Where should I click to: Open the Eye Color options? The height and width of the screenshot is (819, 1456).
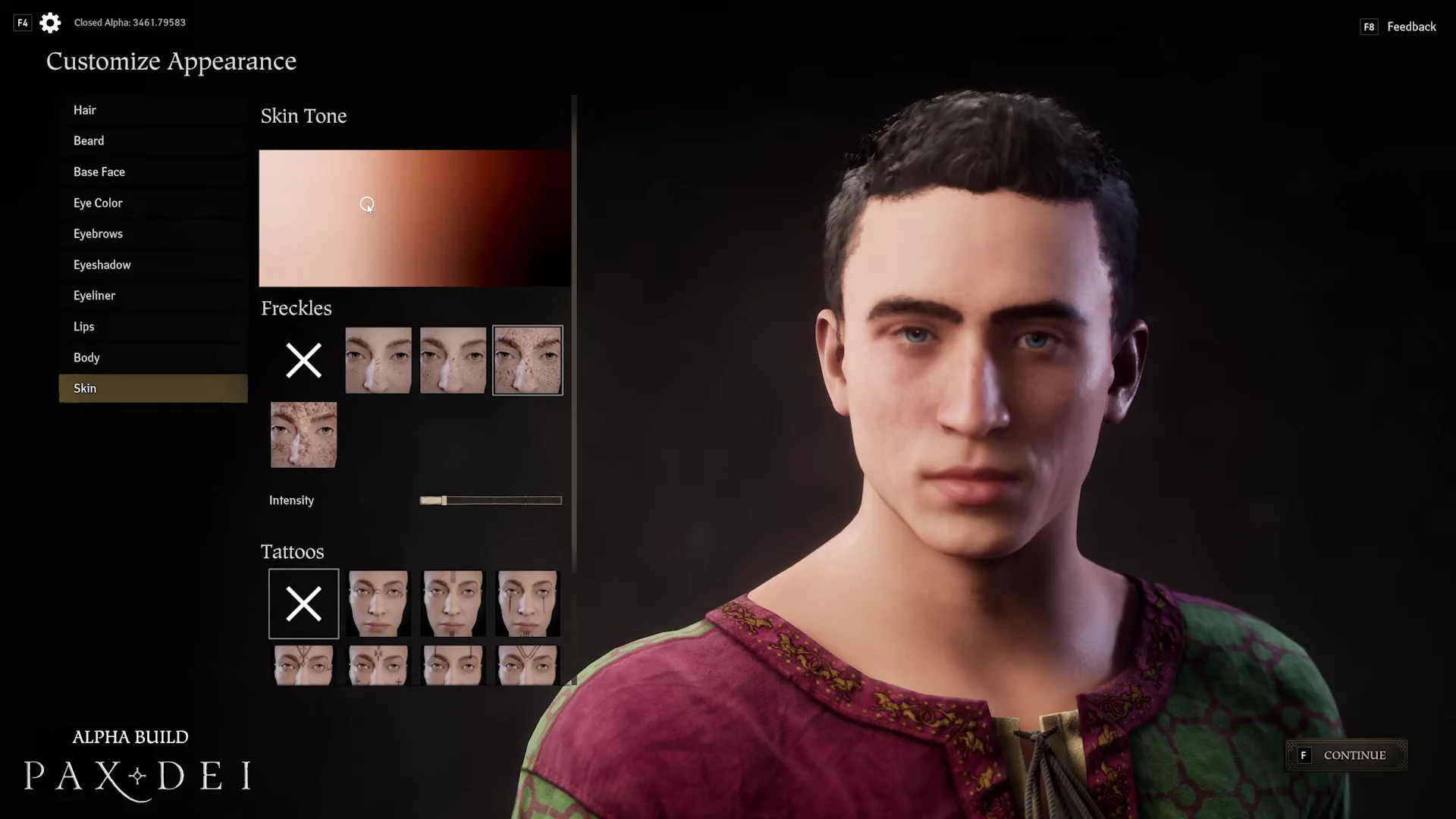(98, 203)
